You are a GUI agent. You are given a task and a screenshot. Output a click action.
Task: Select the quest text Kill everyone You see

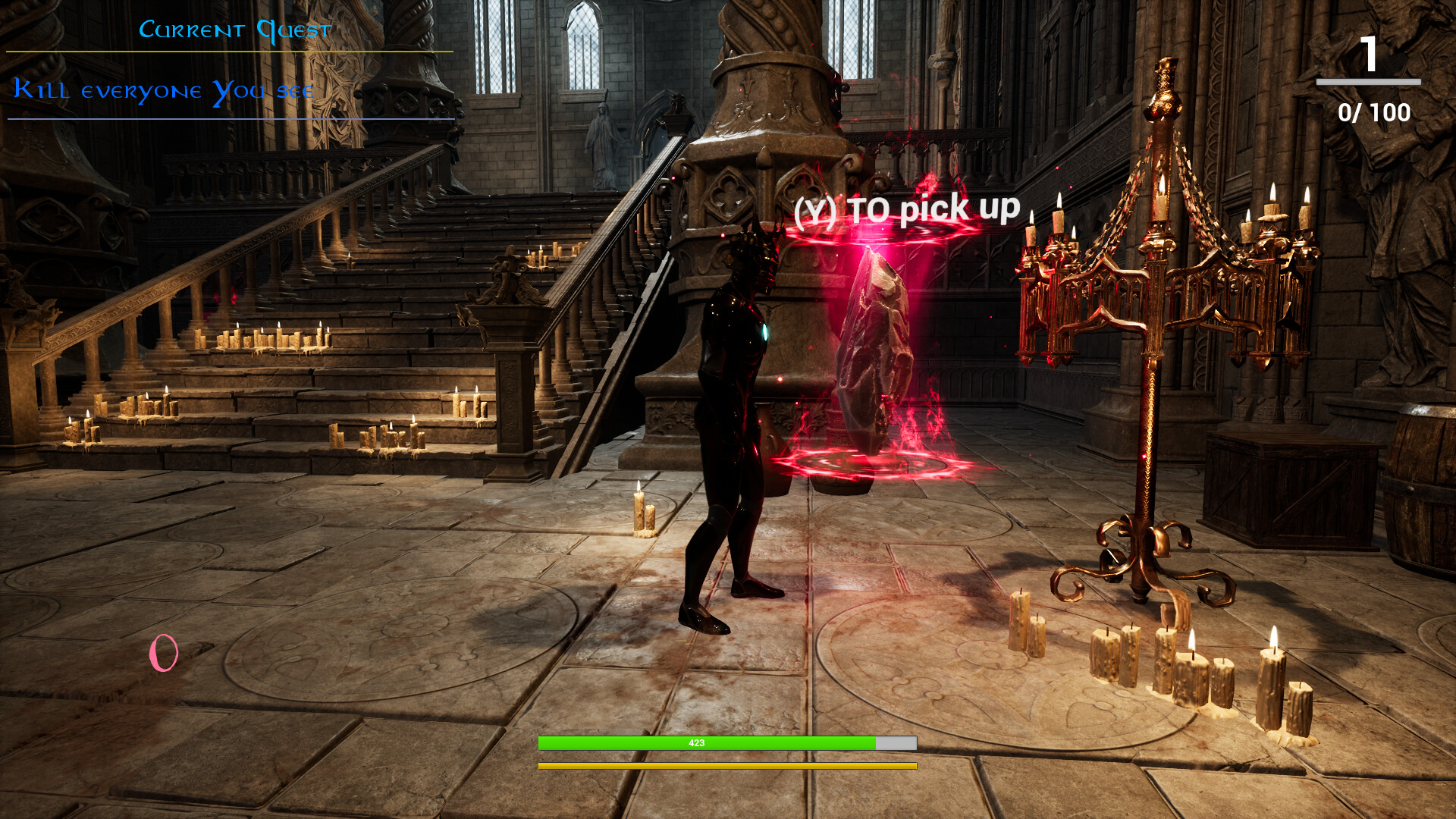pos(163,89)
